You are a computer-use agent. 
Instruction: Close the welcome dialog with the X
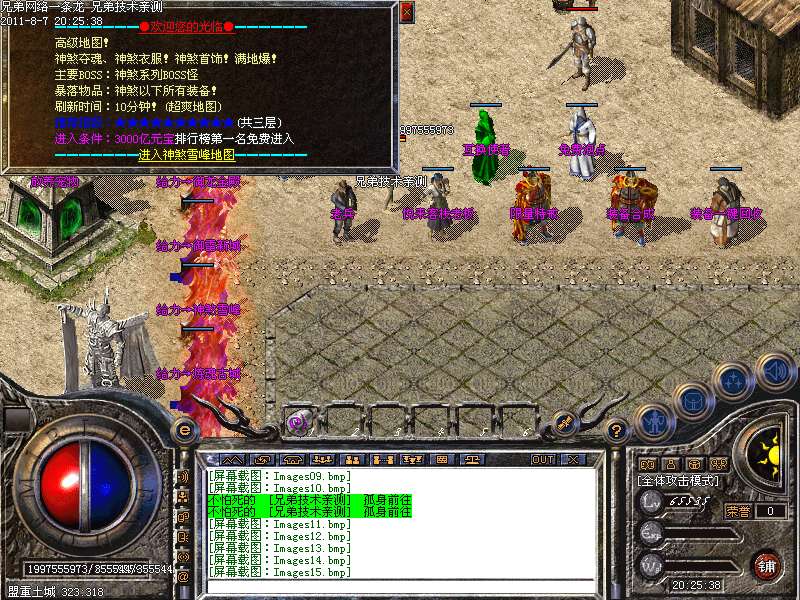point(406,12)
